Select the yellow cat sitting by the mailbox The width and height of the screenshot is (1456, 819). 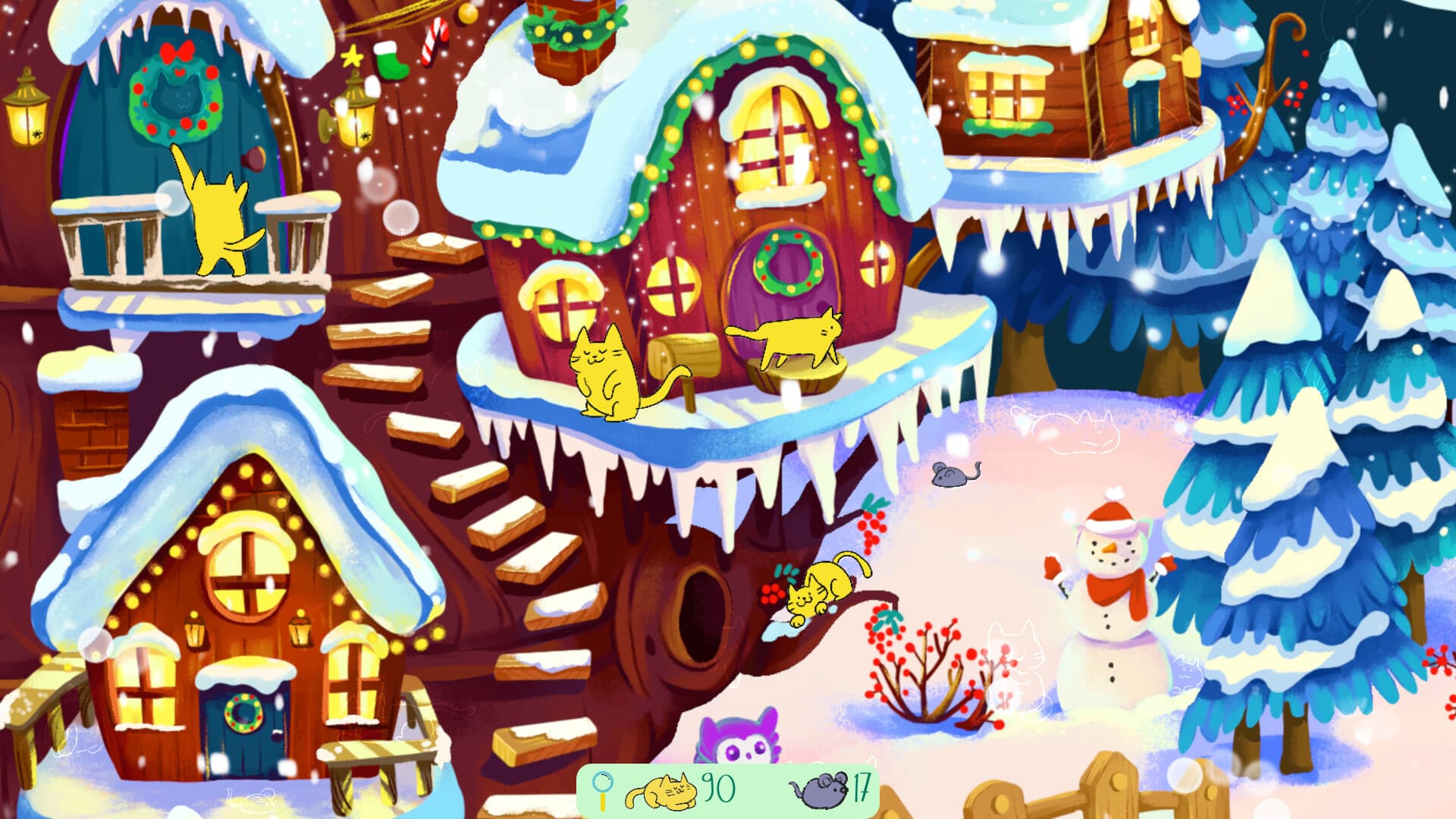[x=603, y=372]
